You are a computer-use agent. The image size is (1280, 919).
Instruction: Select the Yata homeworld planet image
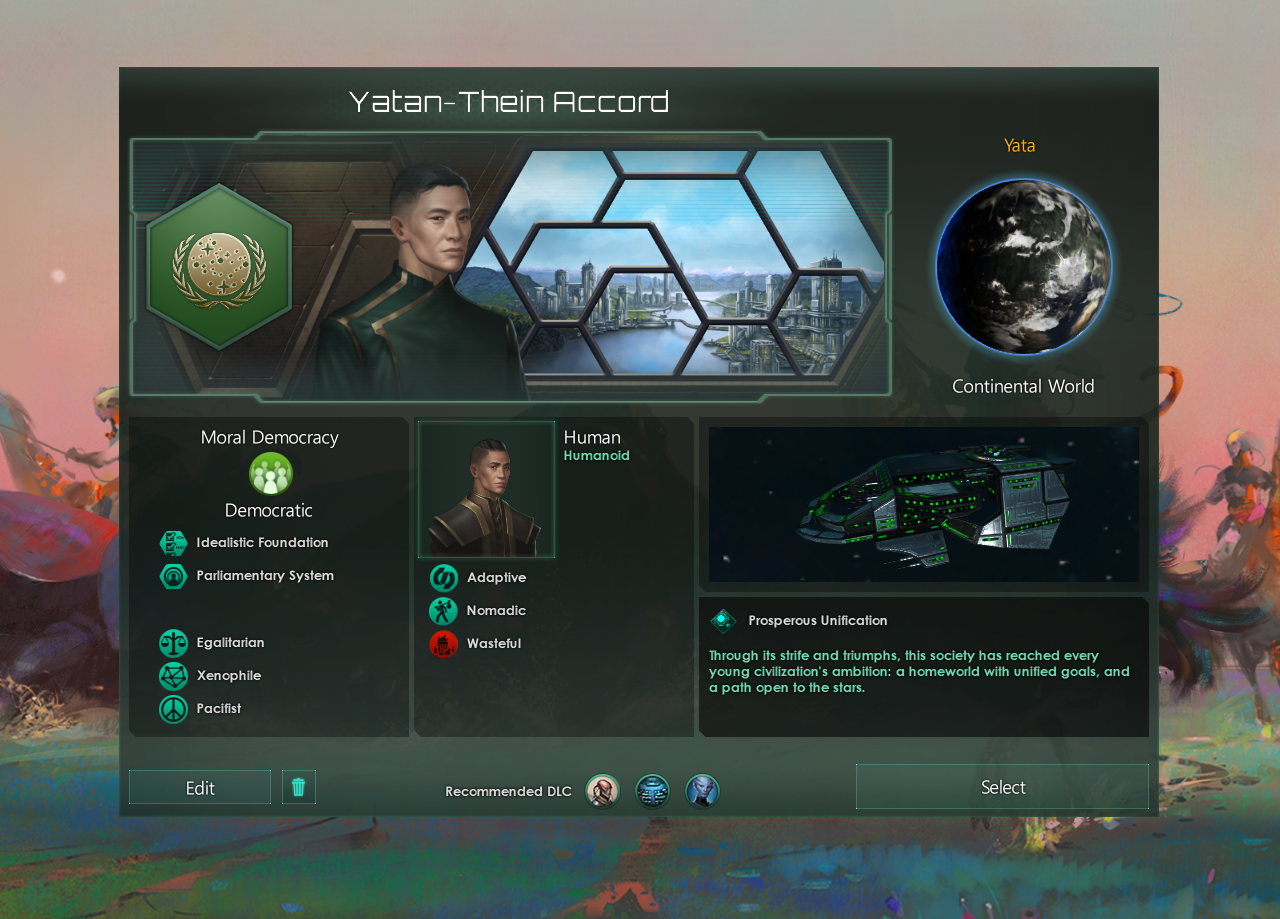(1023, 267)
